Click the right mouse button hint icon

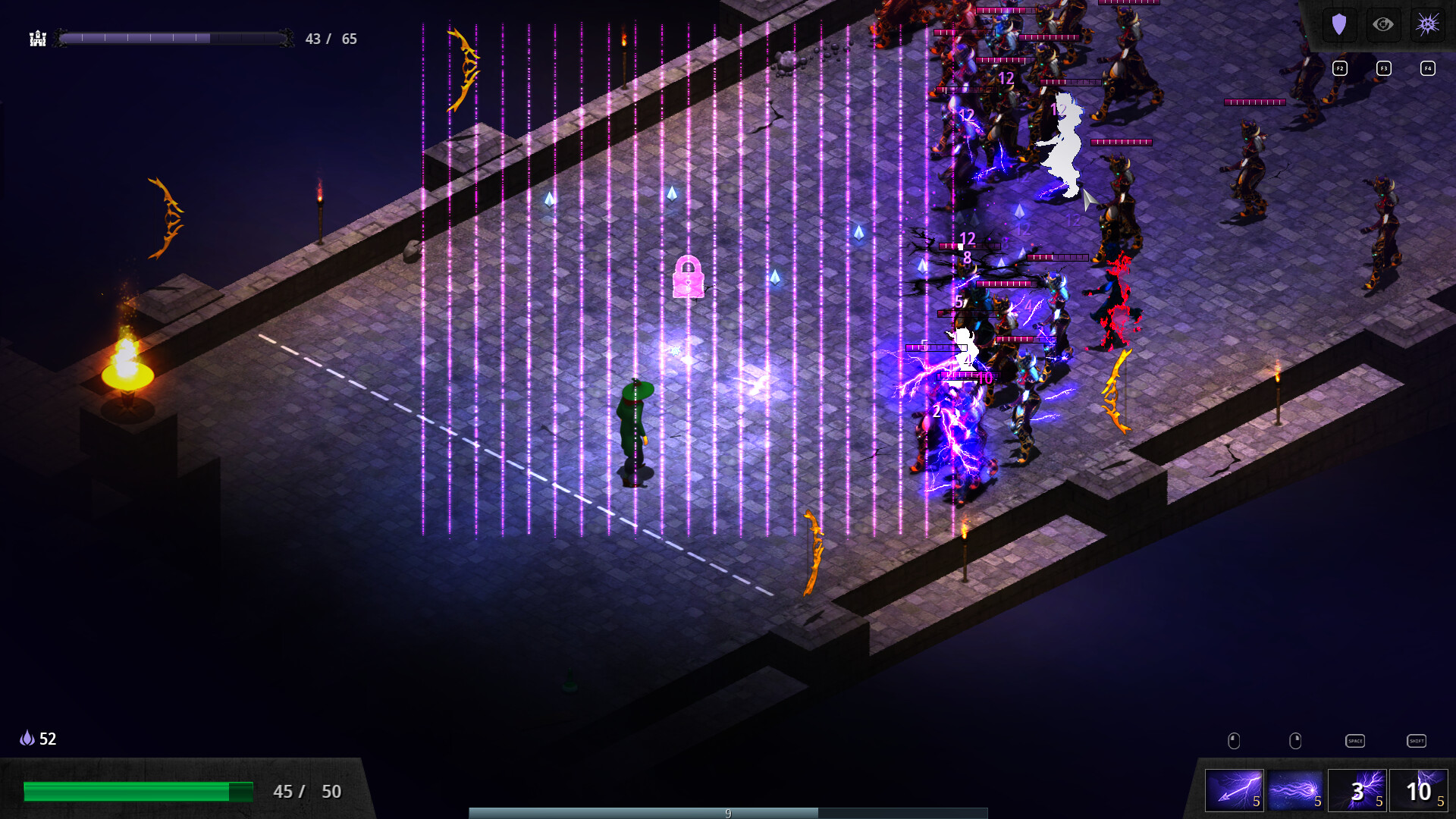click(1294, 739)
